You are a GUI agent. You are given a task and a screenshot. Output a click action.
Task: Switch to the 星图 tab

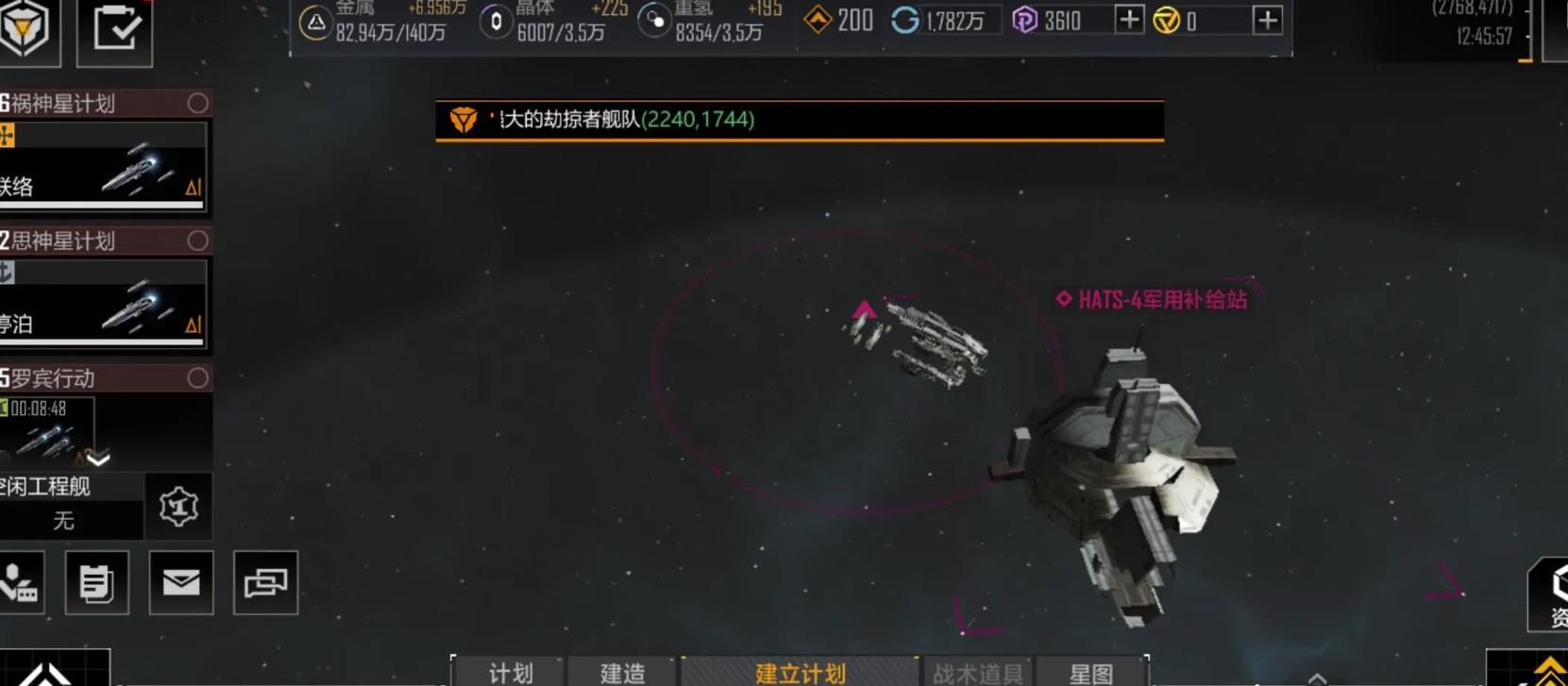[1098, 672]
